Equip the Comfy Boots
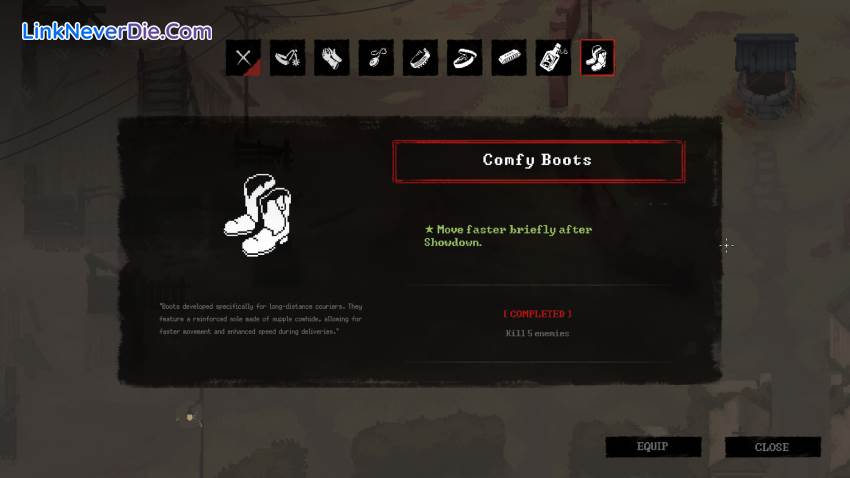The height and width of the screenshot is (478, 850). point(652,447)
